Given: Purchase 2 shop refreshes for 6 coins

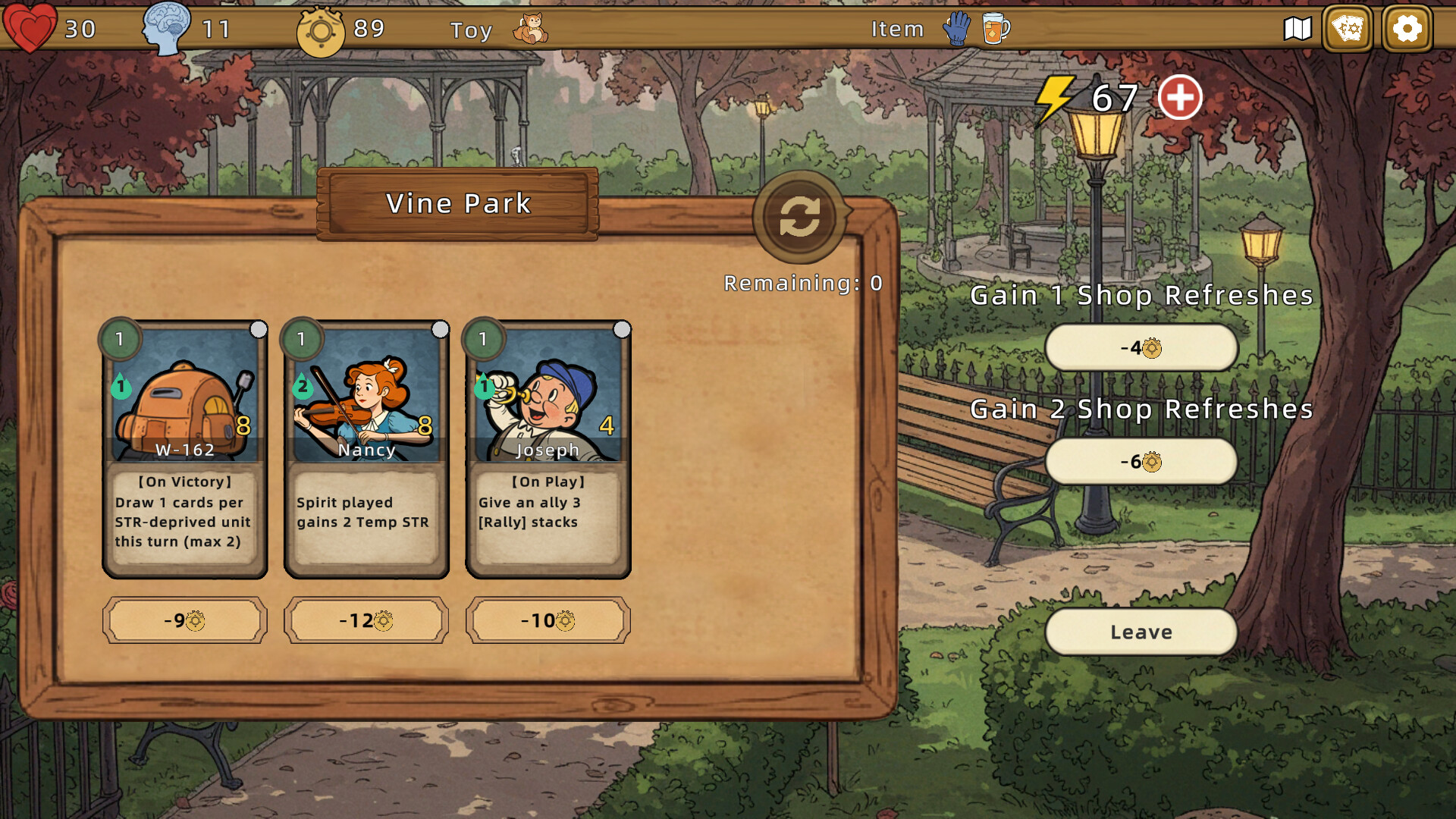Looking at the screenshot, I should click(x=1141, y=462).
